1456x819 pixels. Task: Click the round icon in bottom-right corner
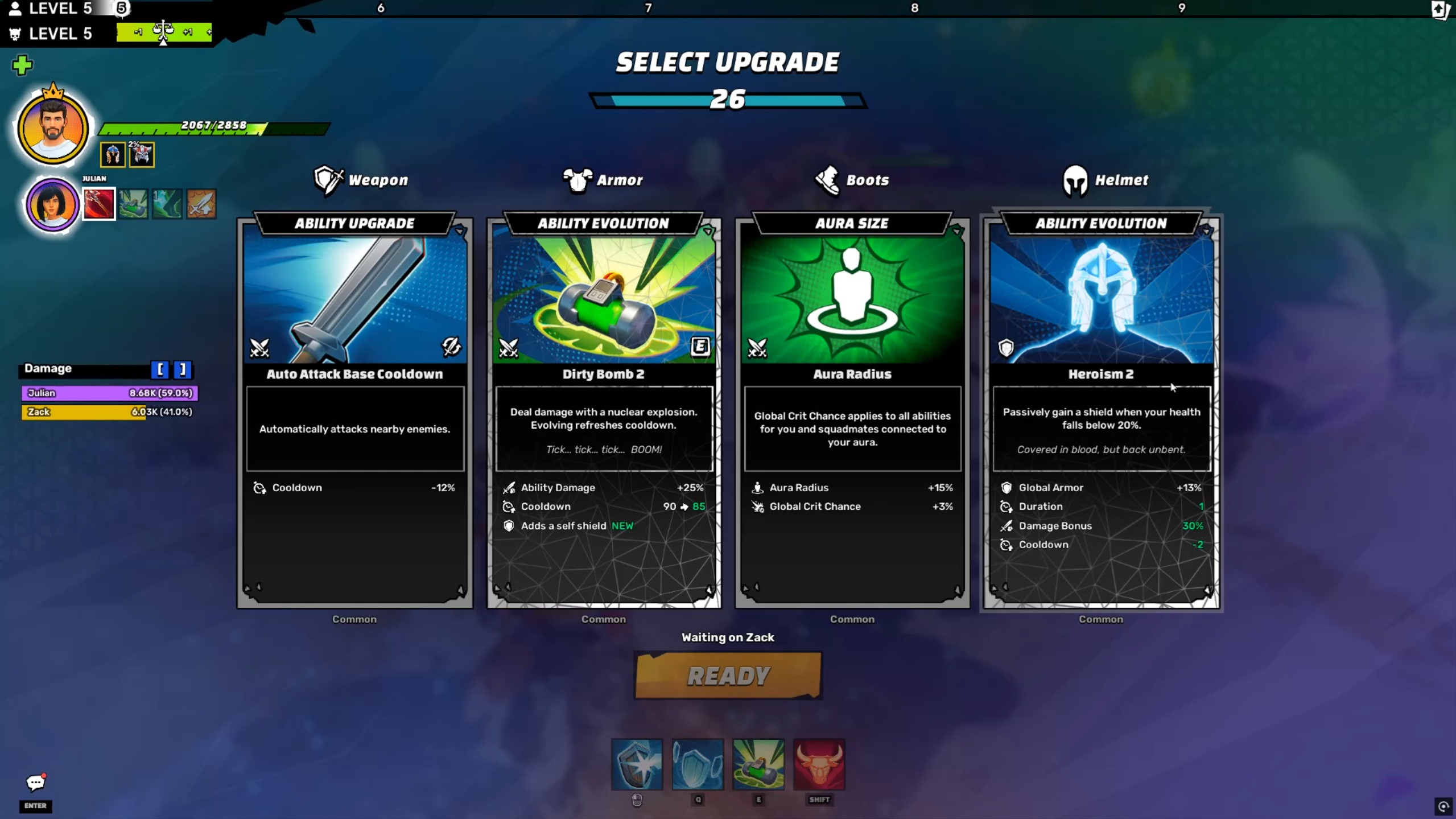pos(1443,806)
